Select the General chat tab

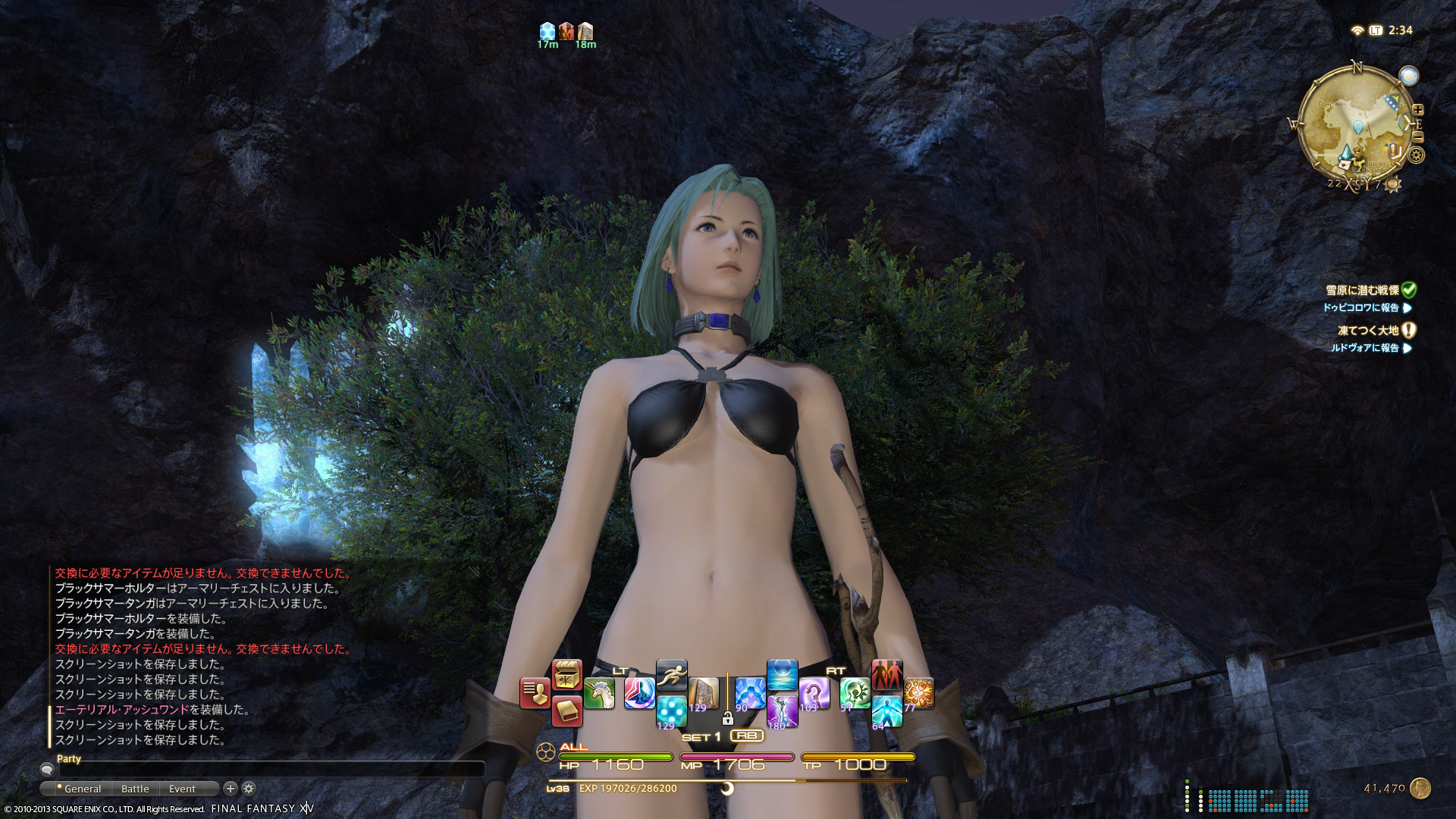click(x=82, y=789)
